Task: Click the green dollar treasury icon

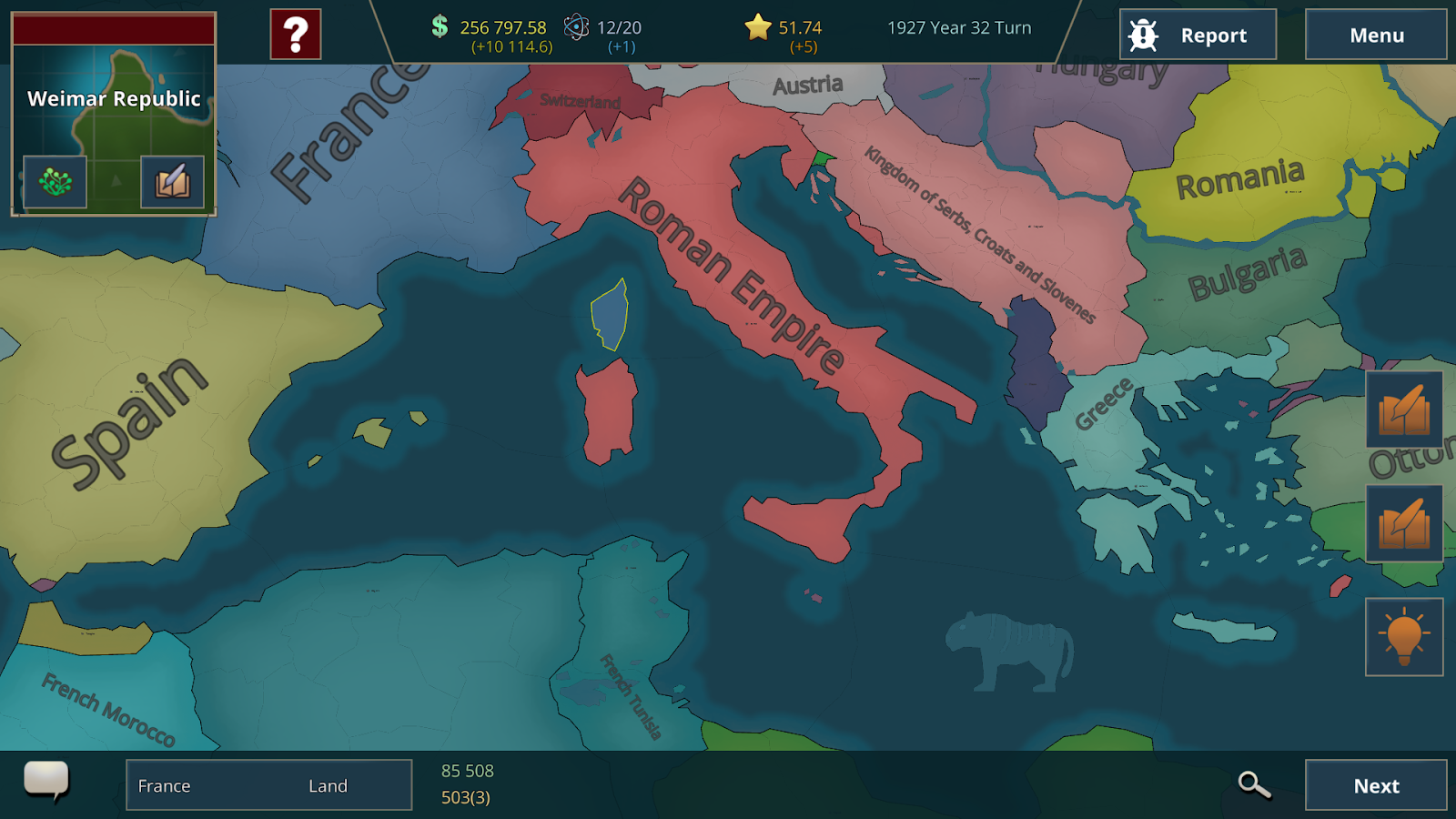Action: pos(438,28)
